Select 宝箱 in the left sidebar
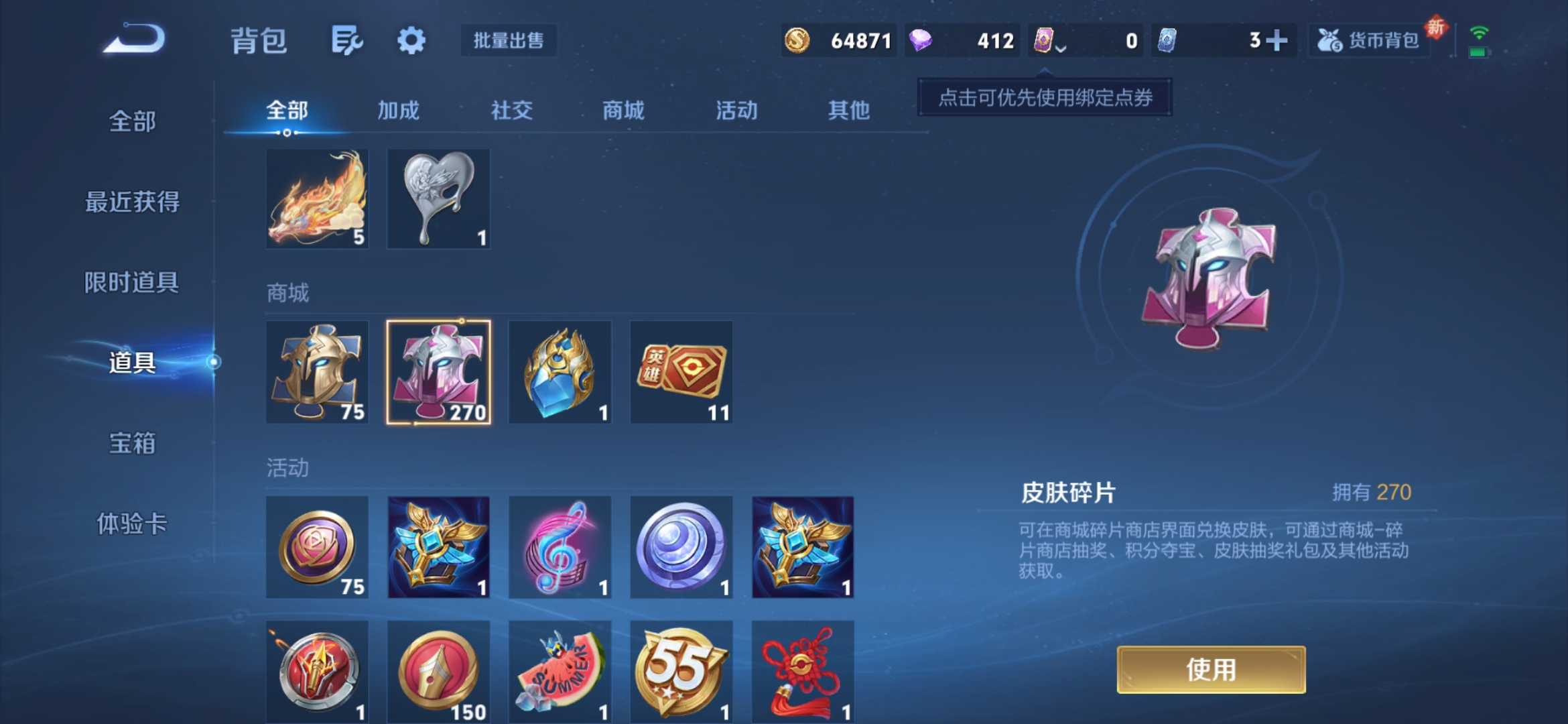 (132, 443)
